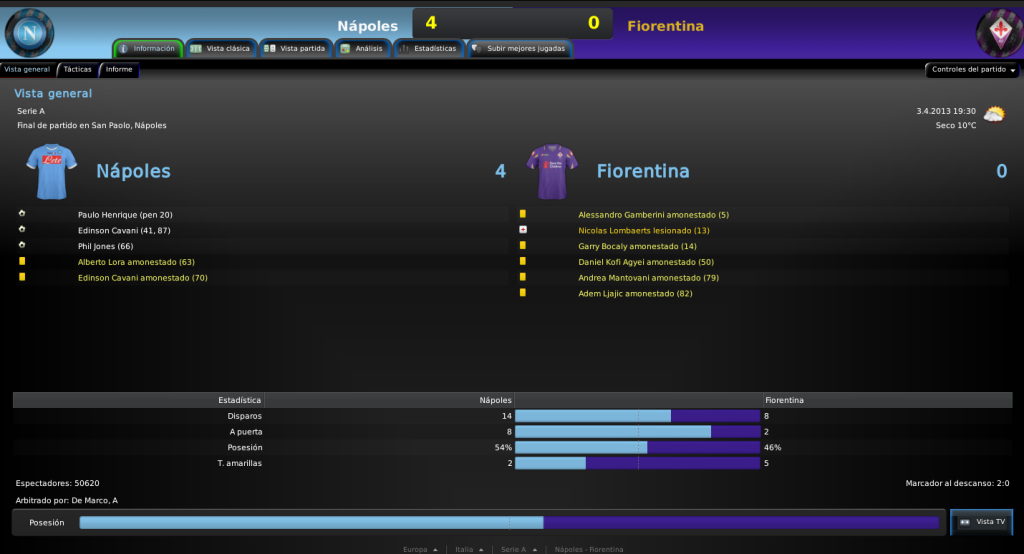This screenshot has height=554, width=1024.
Task: Click the Napoli club badge
Action: [x=30, y=32]
